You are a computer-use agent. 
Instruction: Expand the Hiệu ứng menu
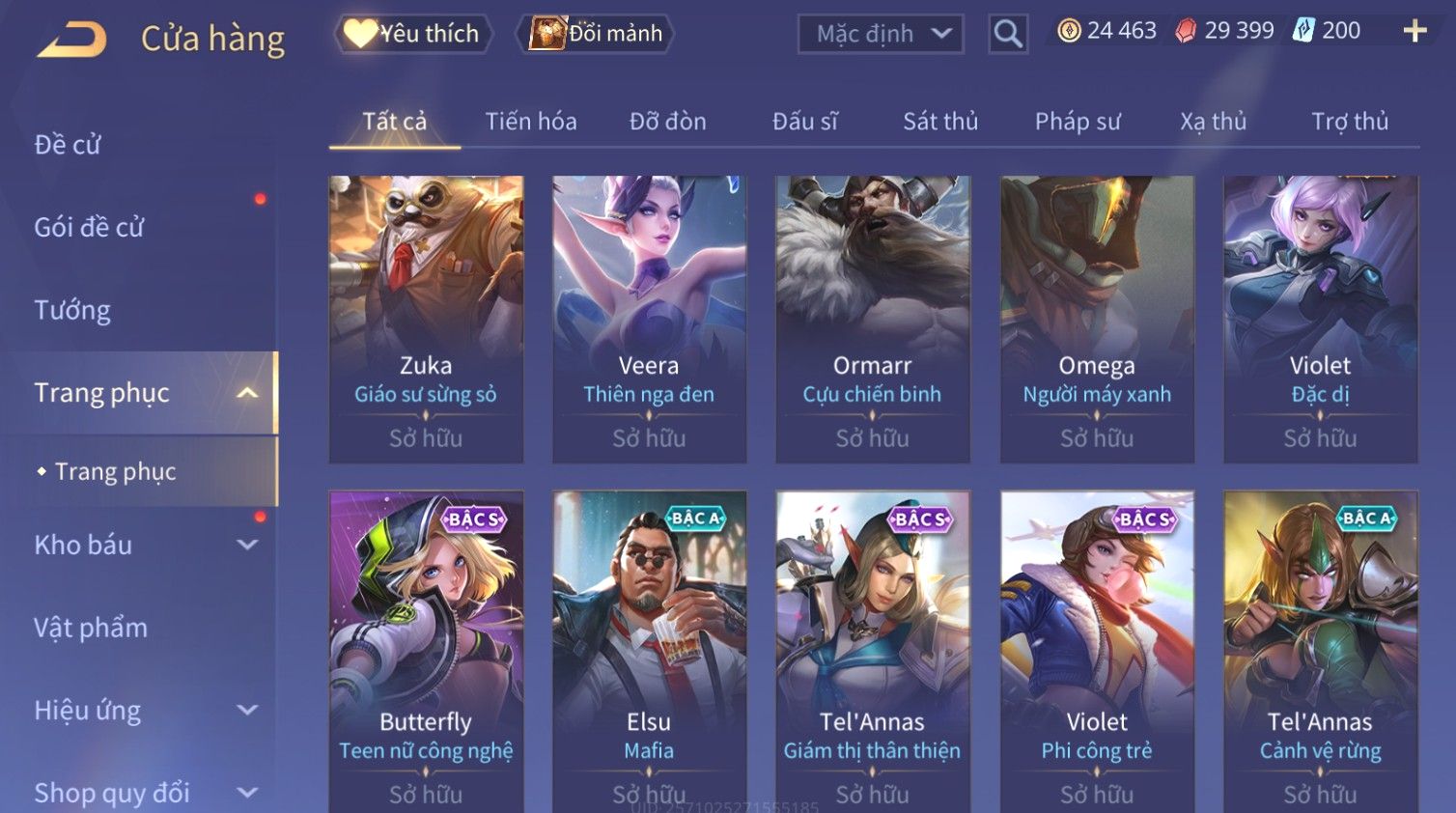tap(145, 711)
